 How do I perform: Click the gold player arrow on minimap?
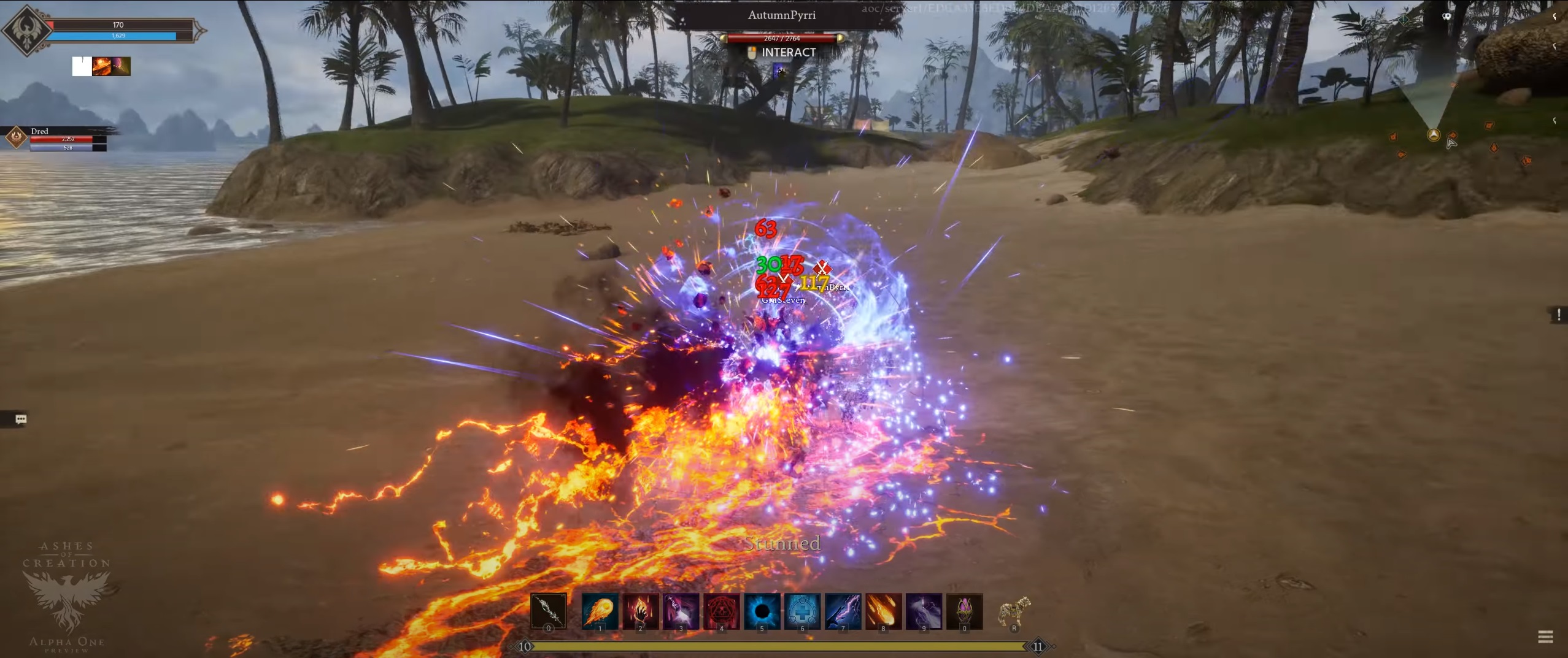(1433, 135)
